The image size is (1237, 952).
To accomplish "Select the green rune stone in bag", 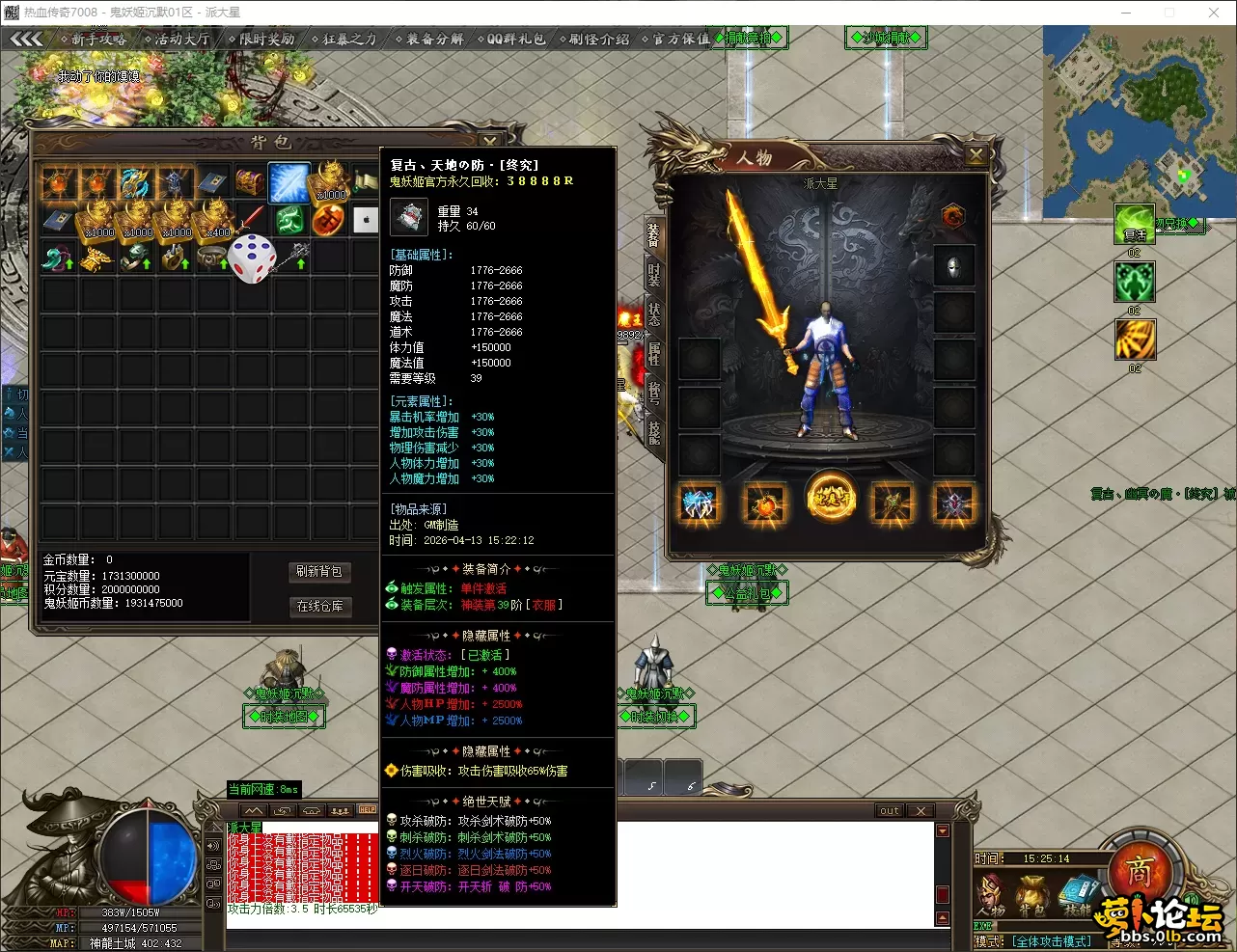I will click(x=289, y=221).
